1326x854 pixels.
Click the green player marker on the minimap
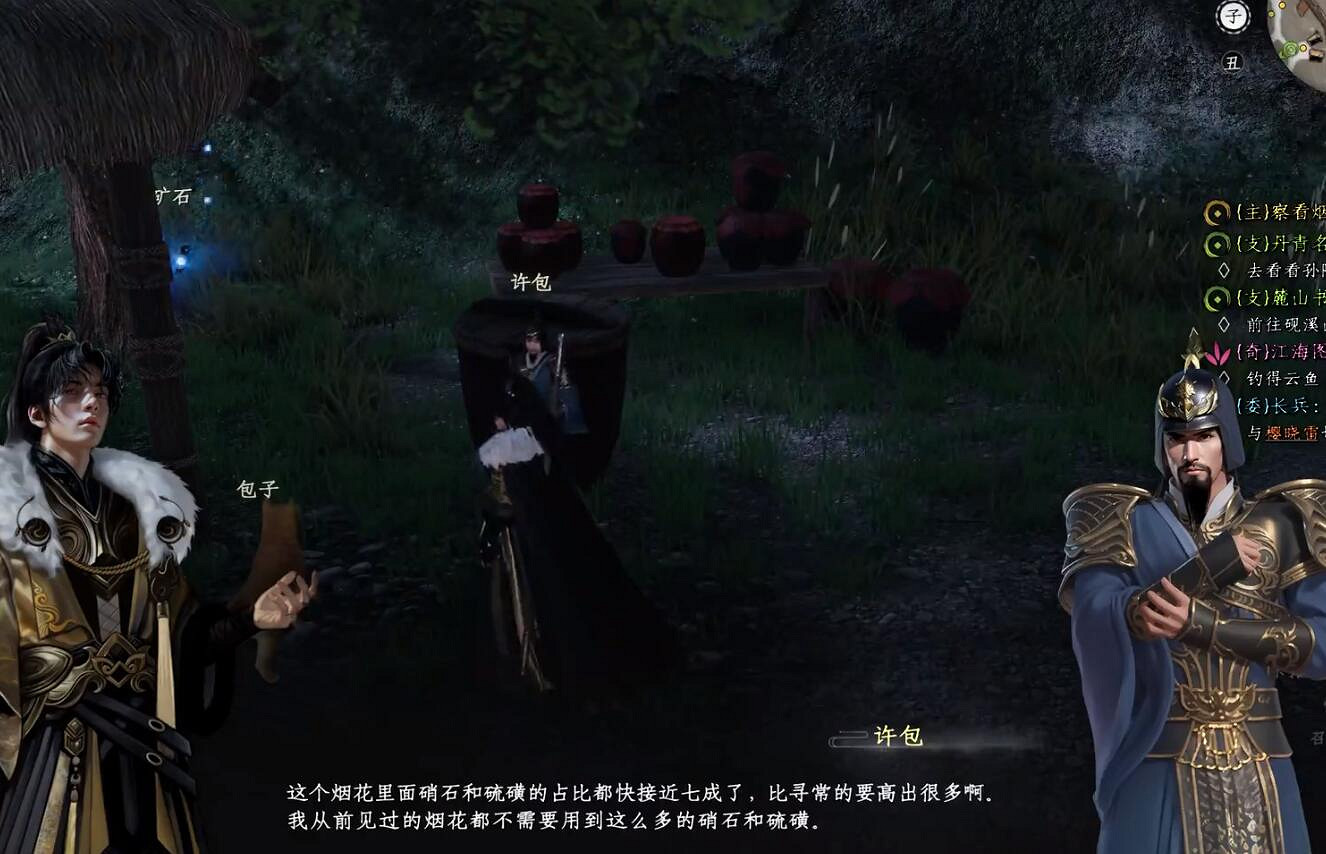click(1291, 48)
